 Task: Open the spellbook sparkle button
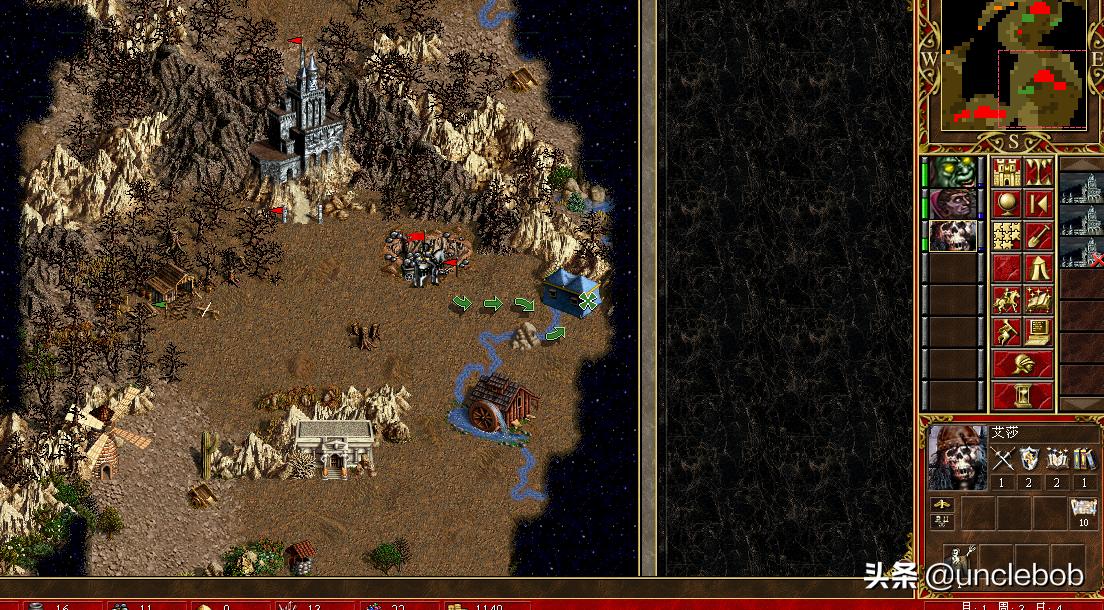1039,300
